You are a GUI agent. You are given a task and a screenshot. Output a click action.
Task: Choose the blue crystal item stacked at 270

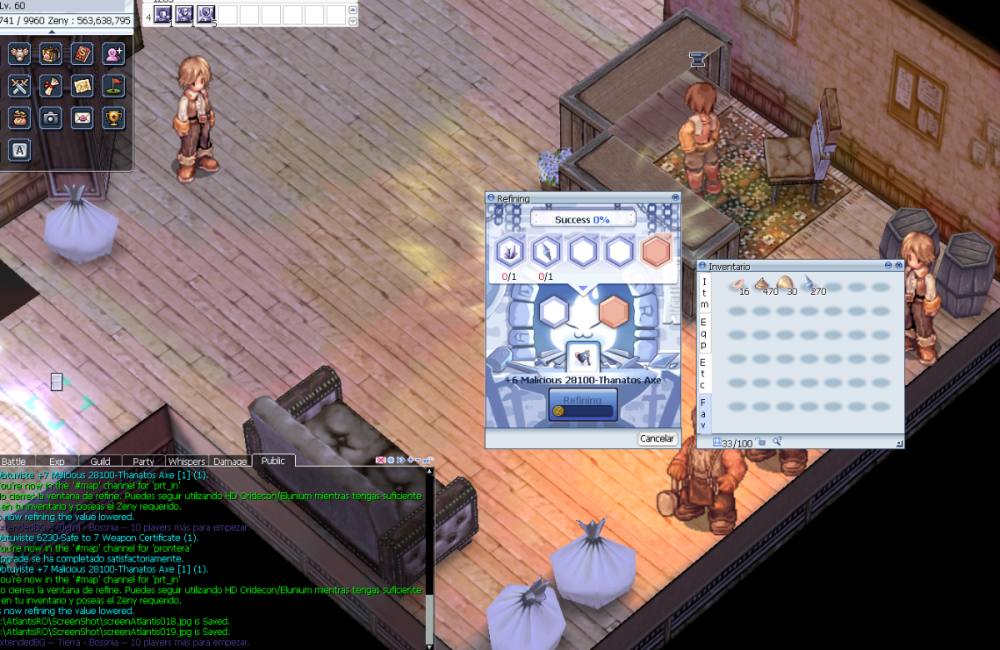[x=808, y=285]
